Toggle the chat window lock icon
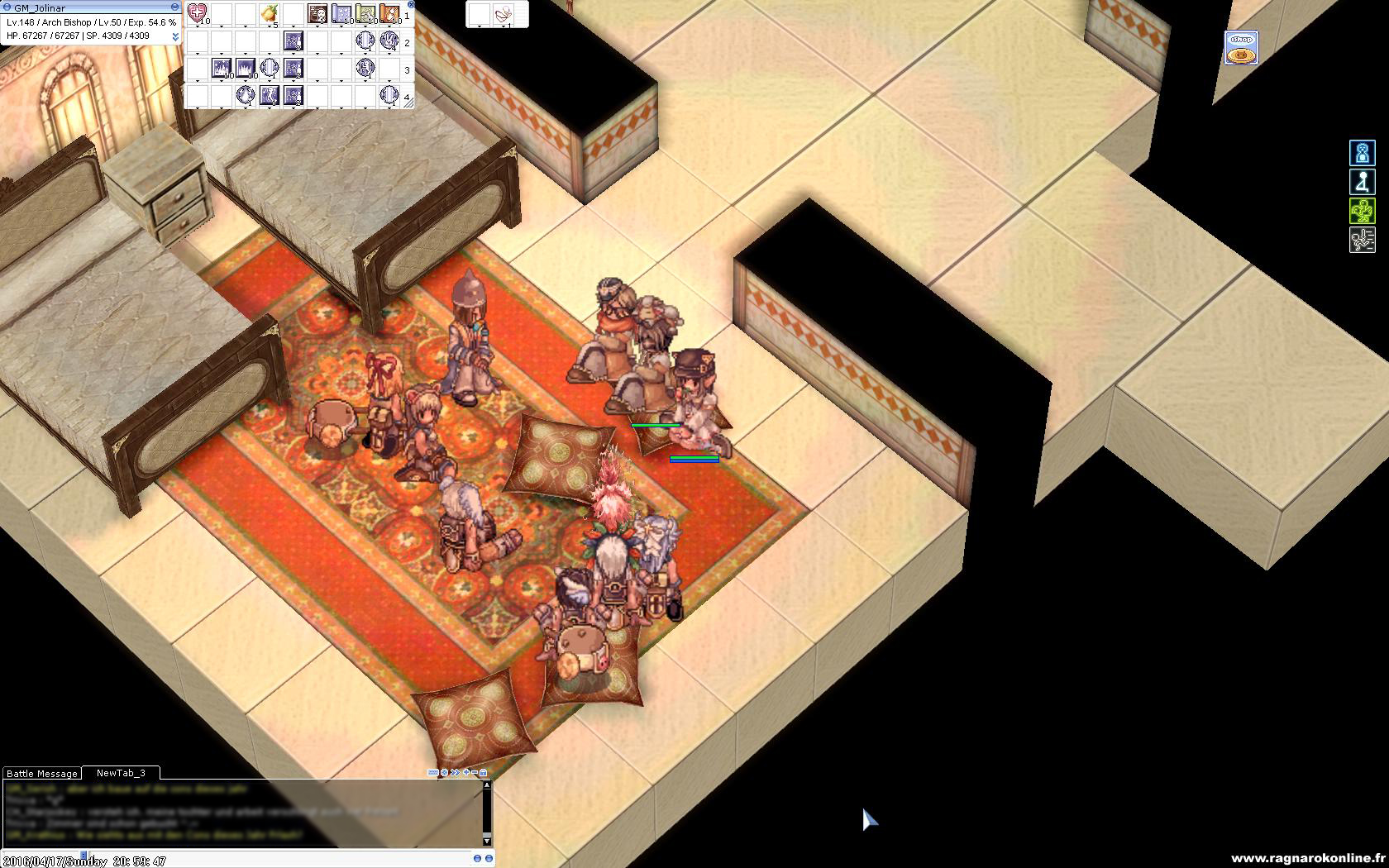 [x=484, y=773]
